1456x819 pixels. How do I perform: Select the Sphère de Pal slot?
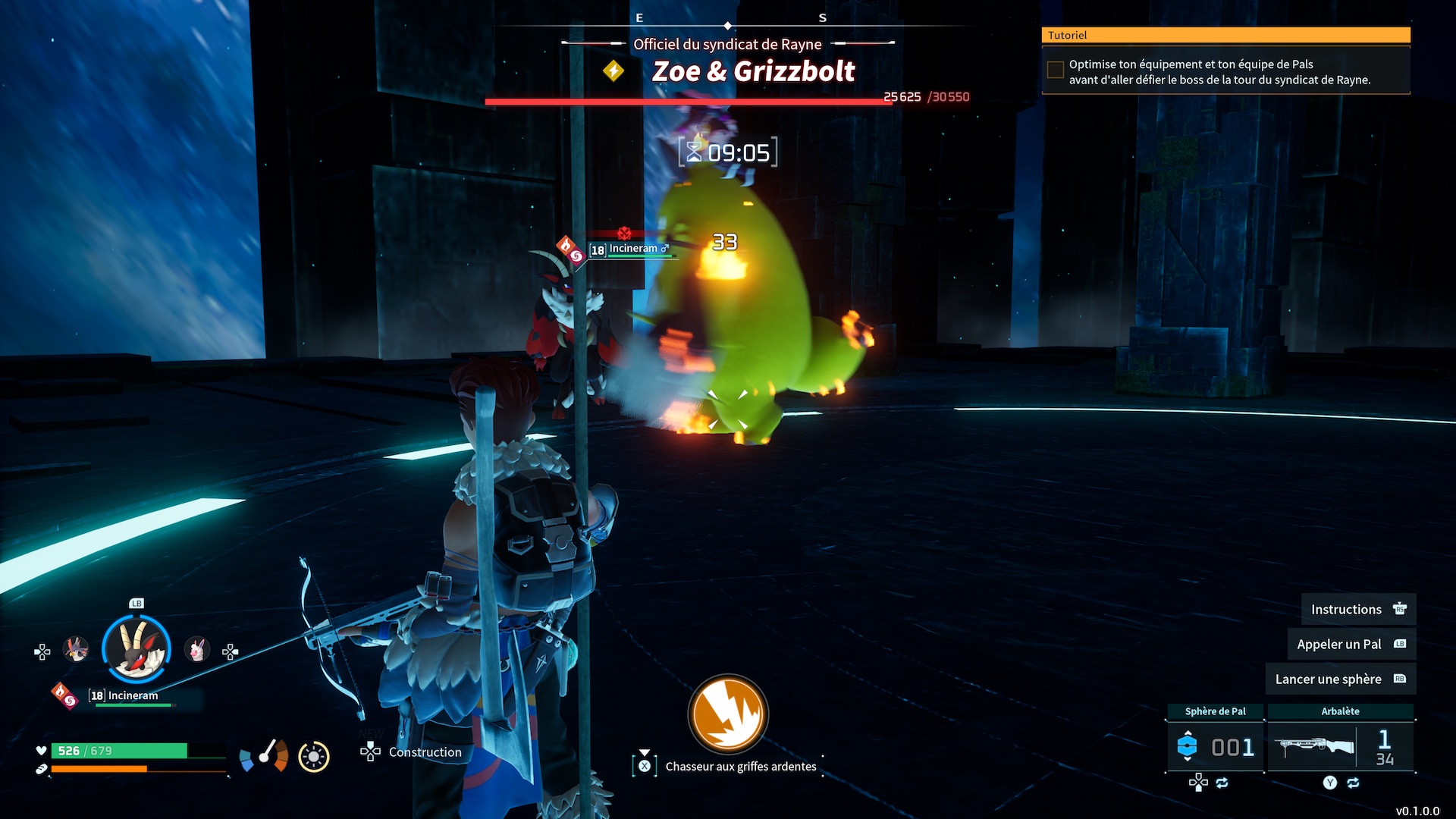tap(1216, 747)
